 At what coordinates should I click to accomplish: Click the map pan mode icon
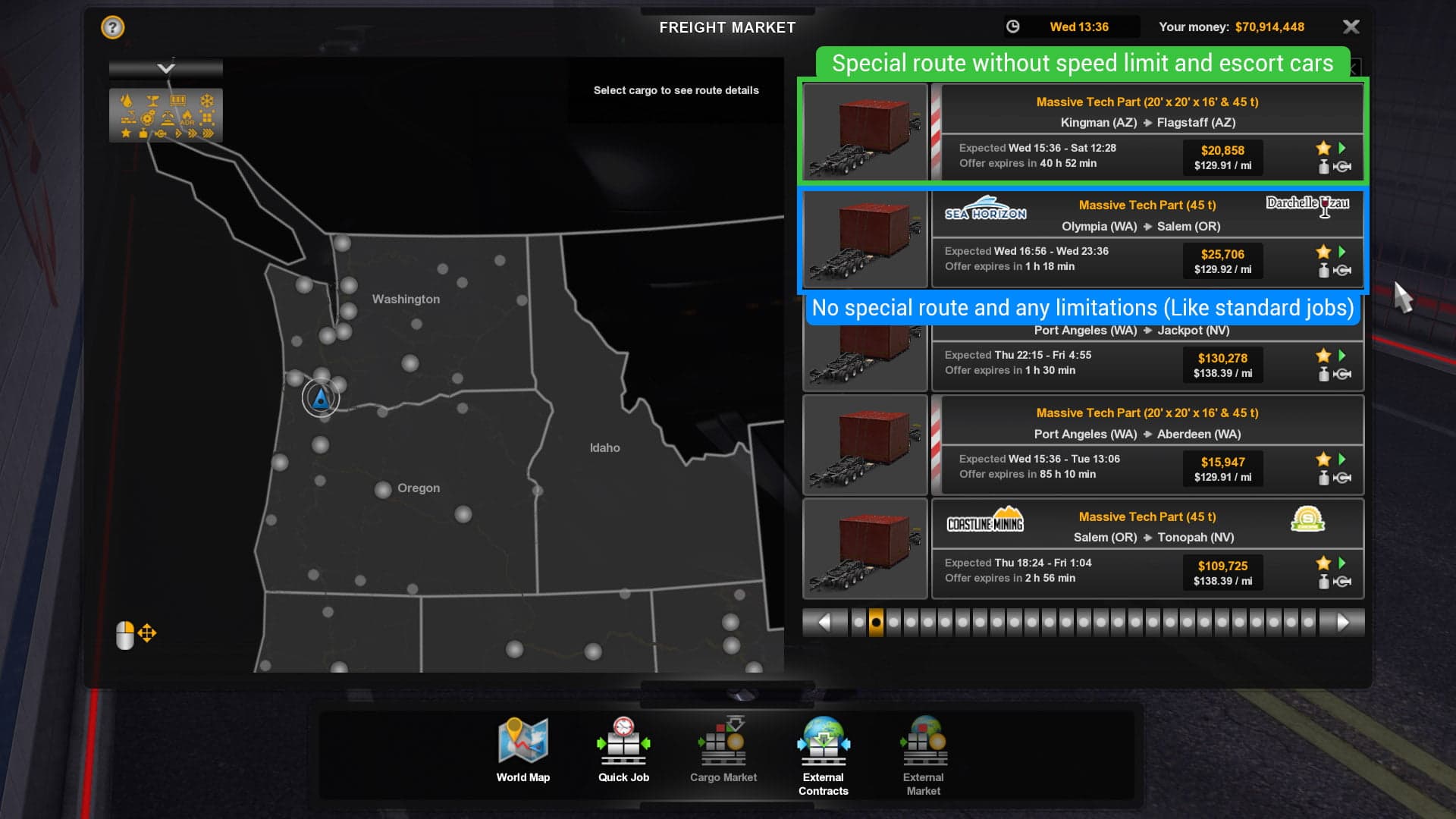(x=147, y=633)
